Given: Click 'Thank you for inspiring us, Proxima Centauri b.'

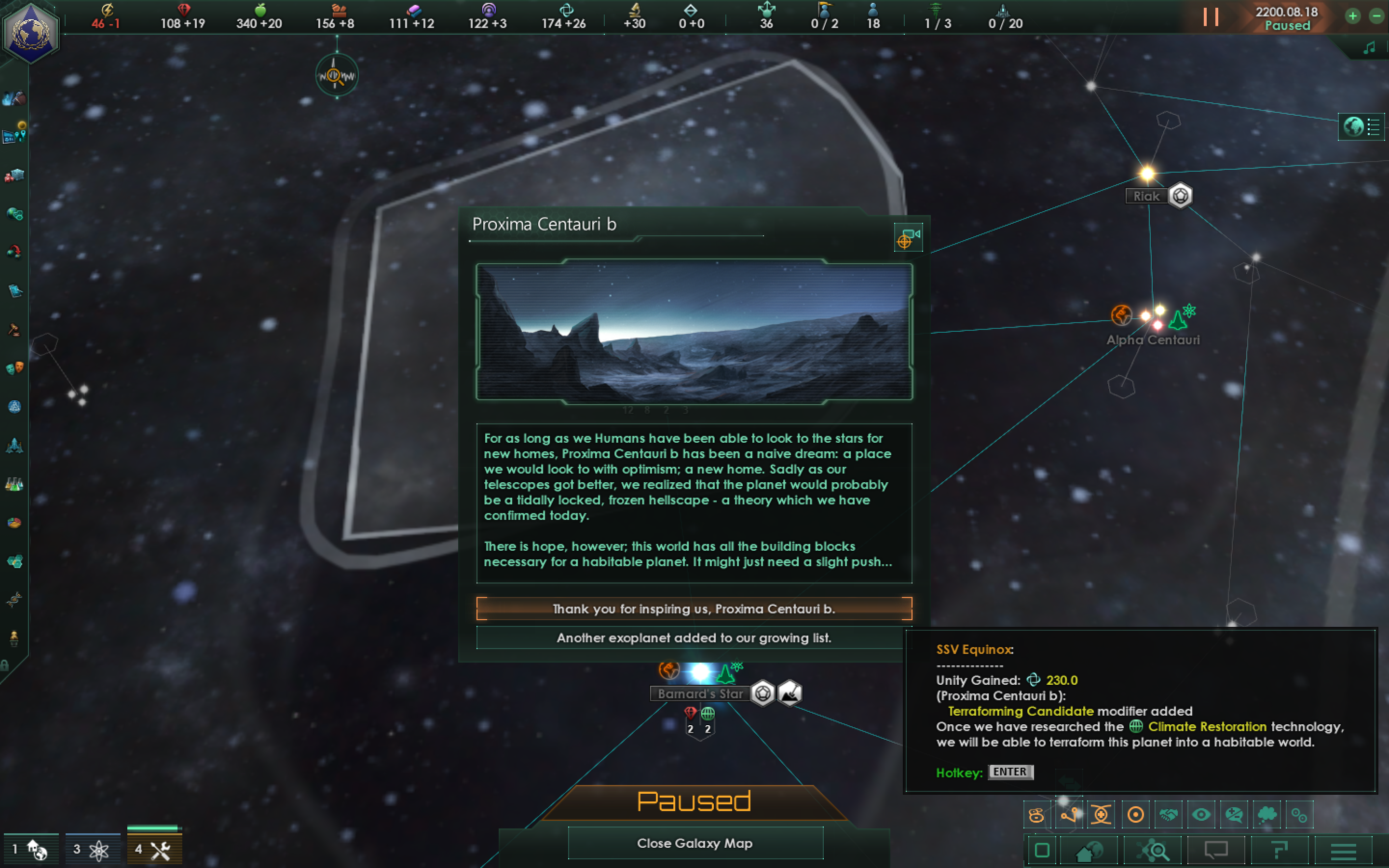Looking at the screenshot, I should click(694, 609).
